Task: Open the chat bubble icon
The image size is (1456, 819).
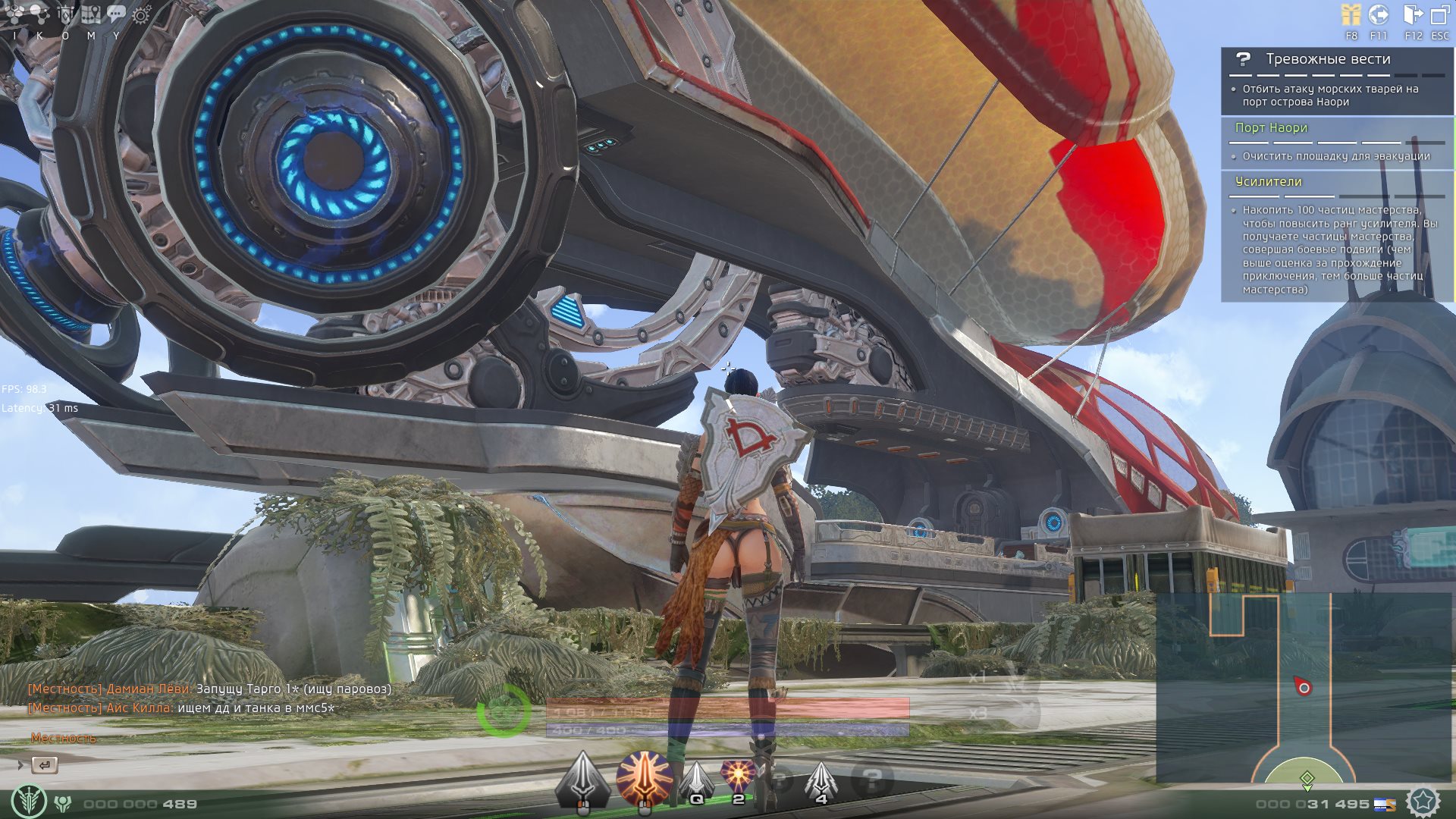Action: [x=116, y=14]
